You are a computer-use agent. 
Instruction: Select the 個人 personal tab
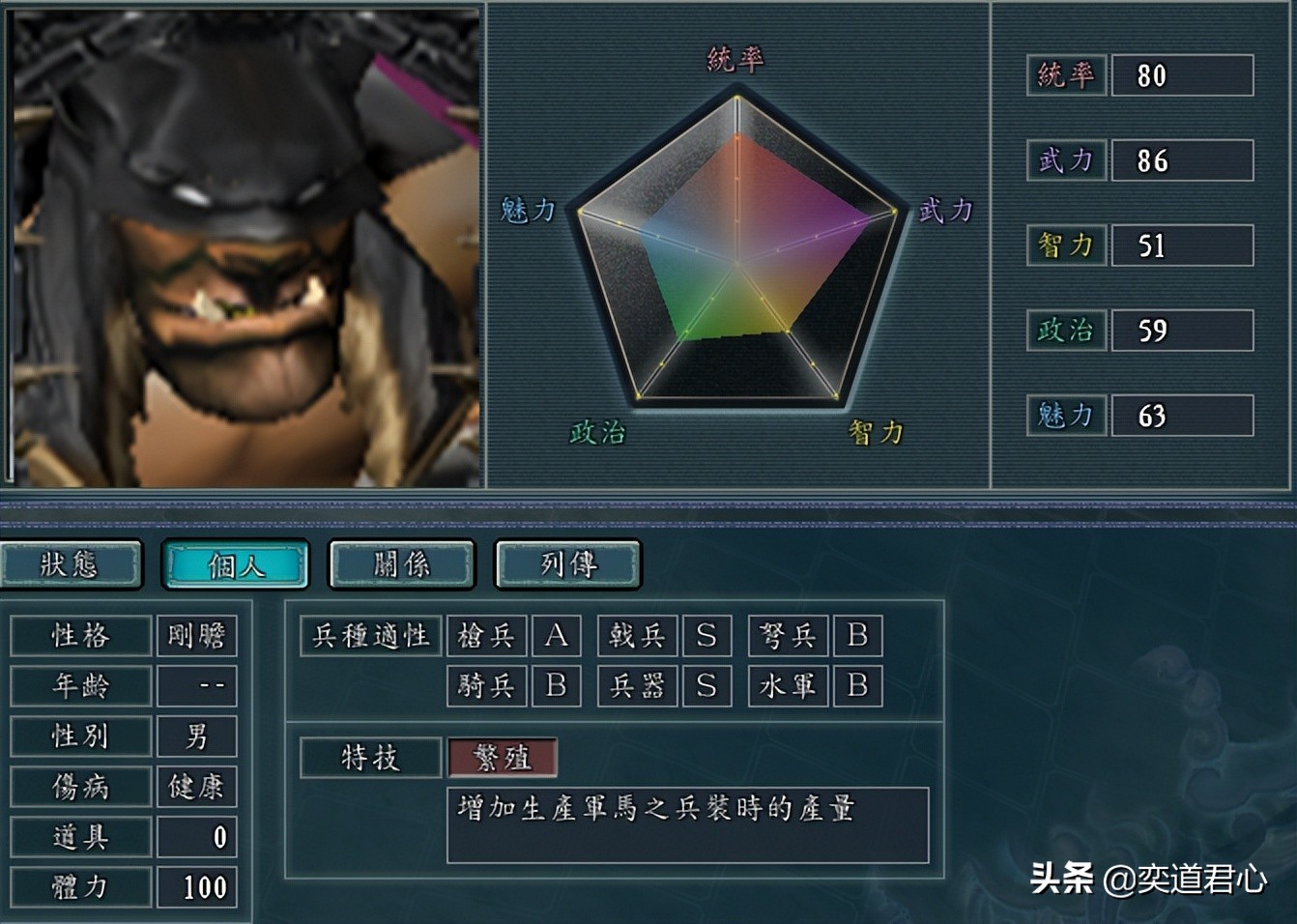click(237, 563)
